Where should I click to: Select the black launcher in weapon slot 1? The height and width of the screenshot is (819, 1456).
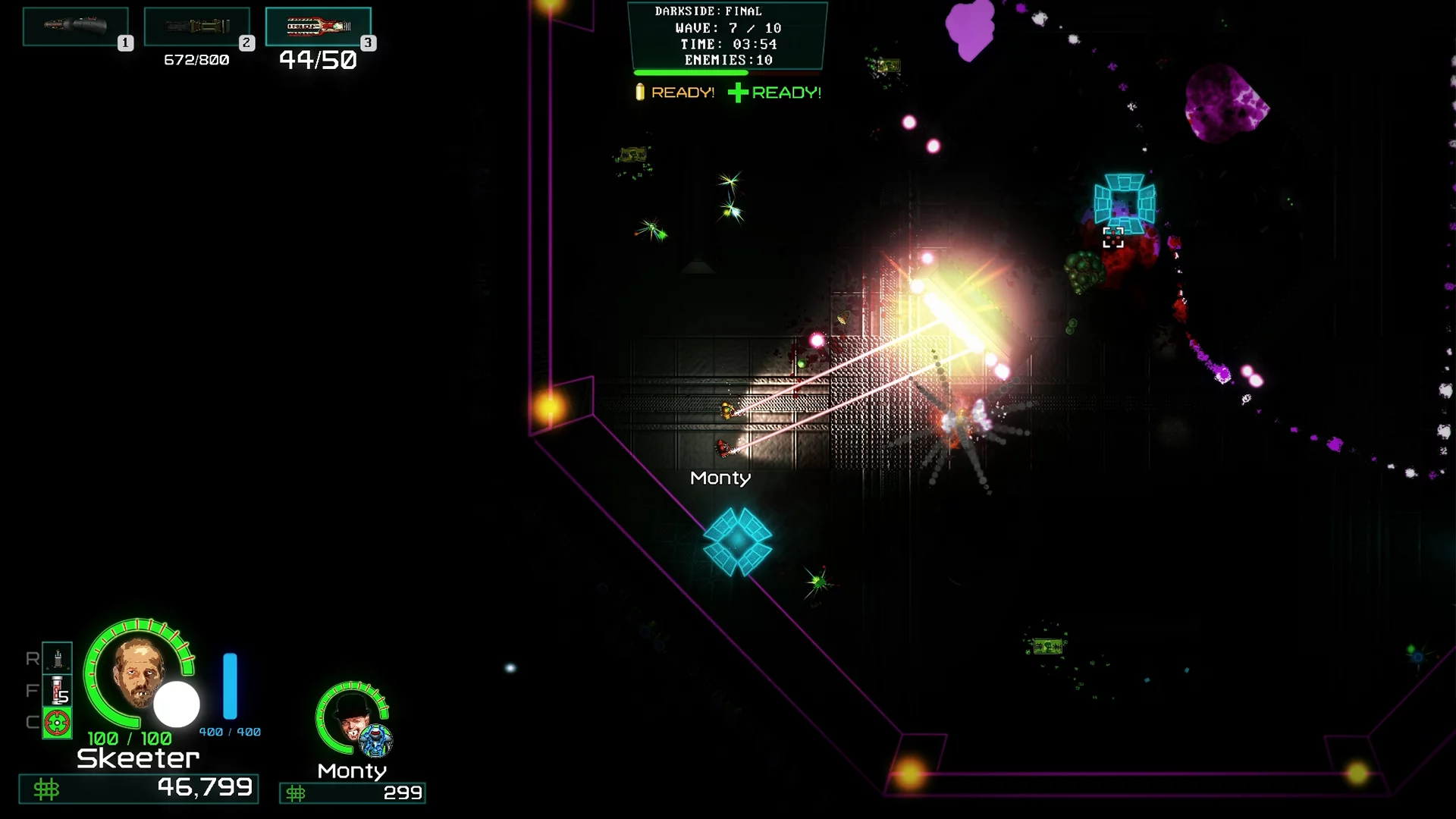[x=75, y=27]
